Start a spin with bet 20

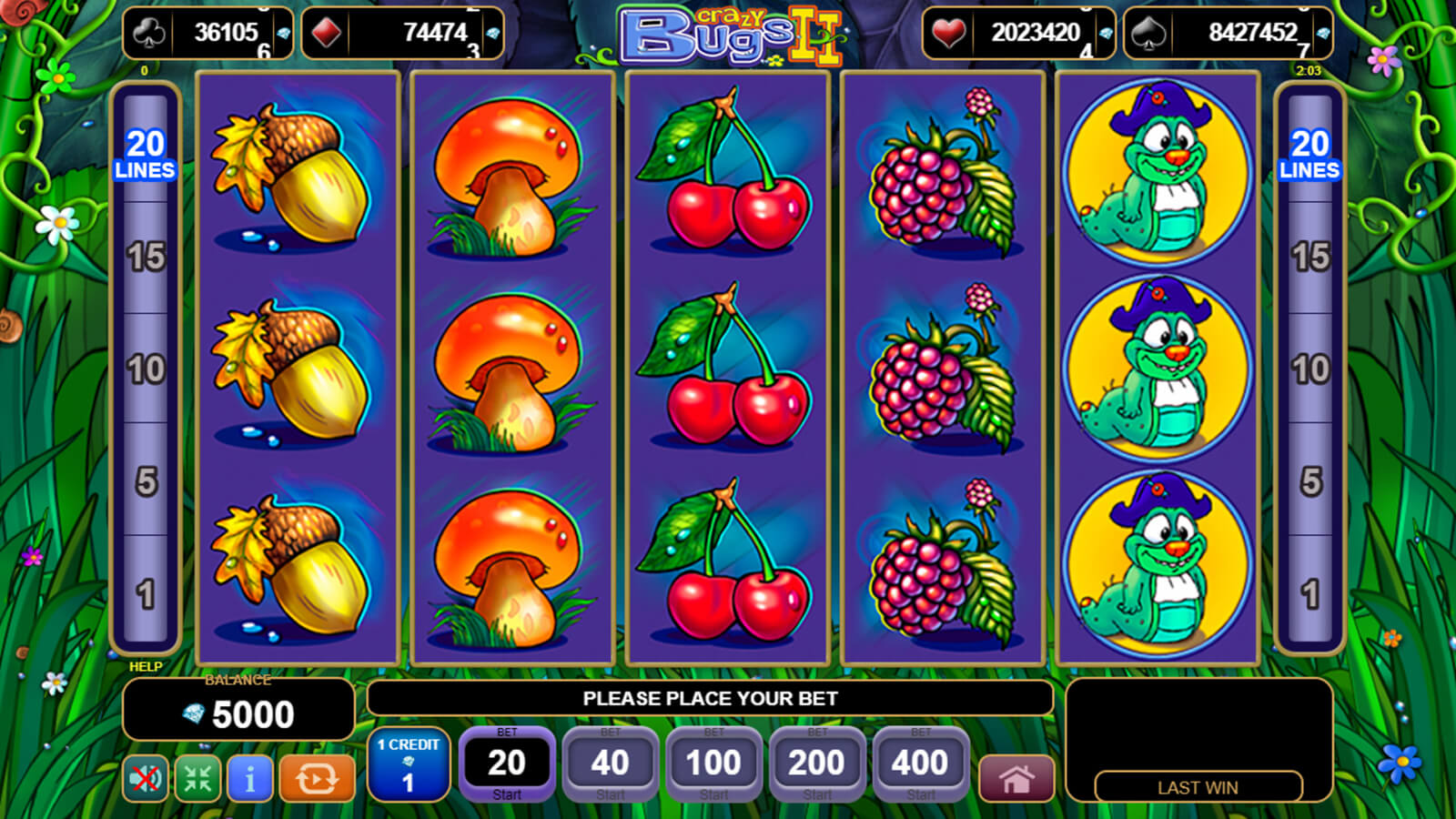507,763
